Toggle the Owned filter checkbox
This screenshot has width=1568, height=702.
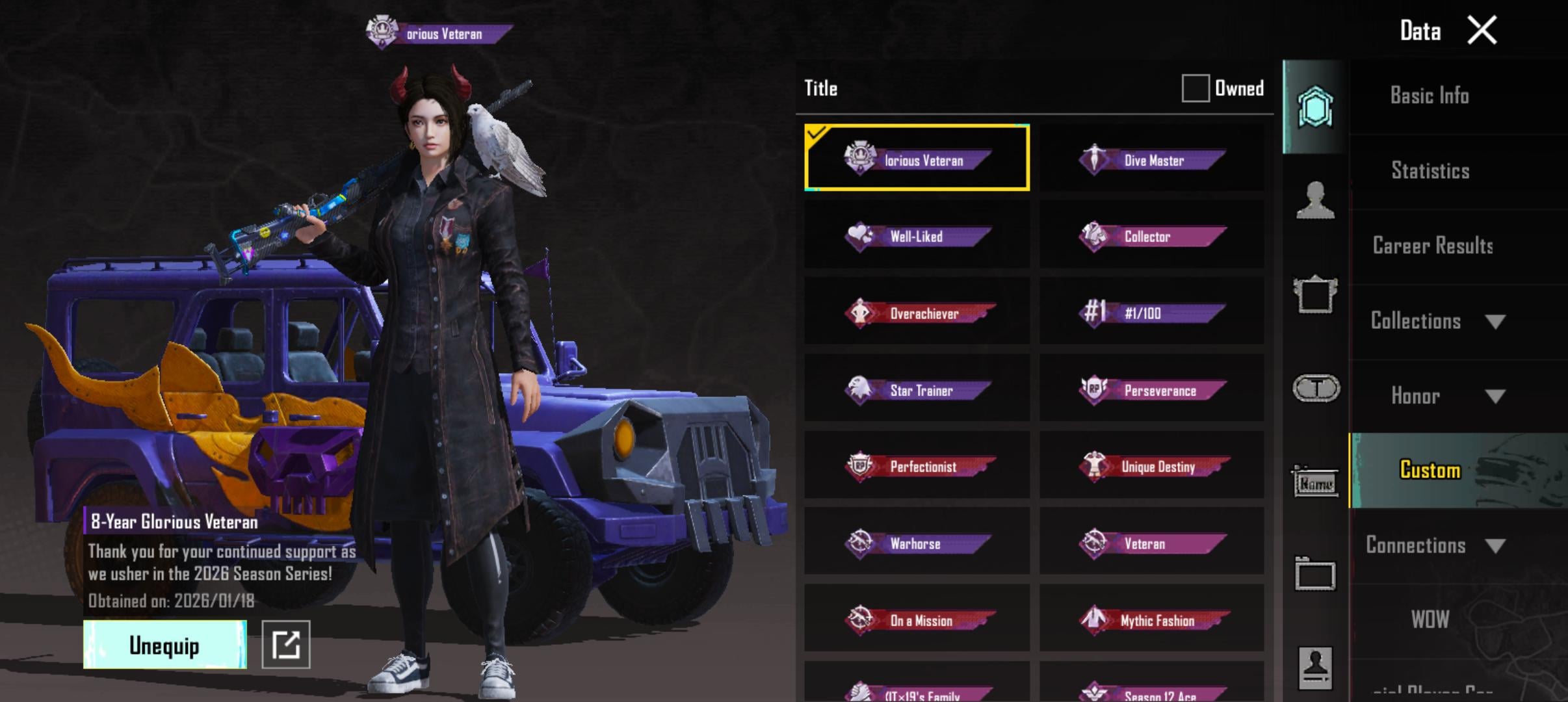pos(1195,88)
